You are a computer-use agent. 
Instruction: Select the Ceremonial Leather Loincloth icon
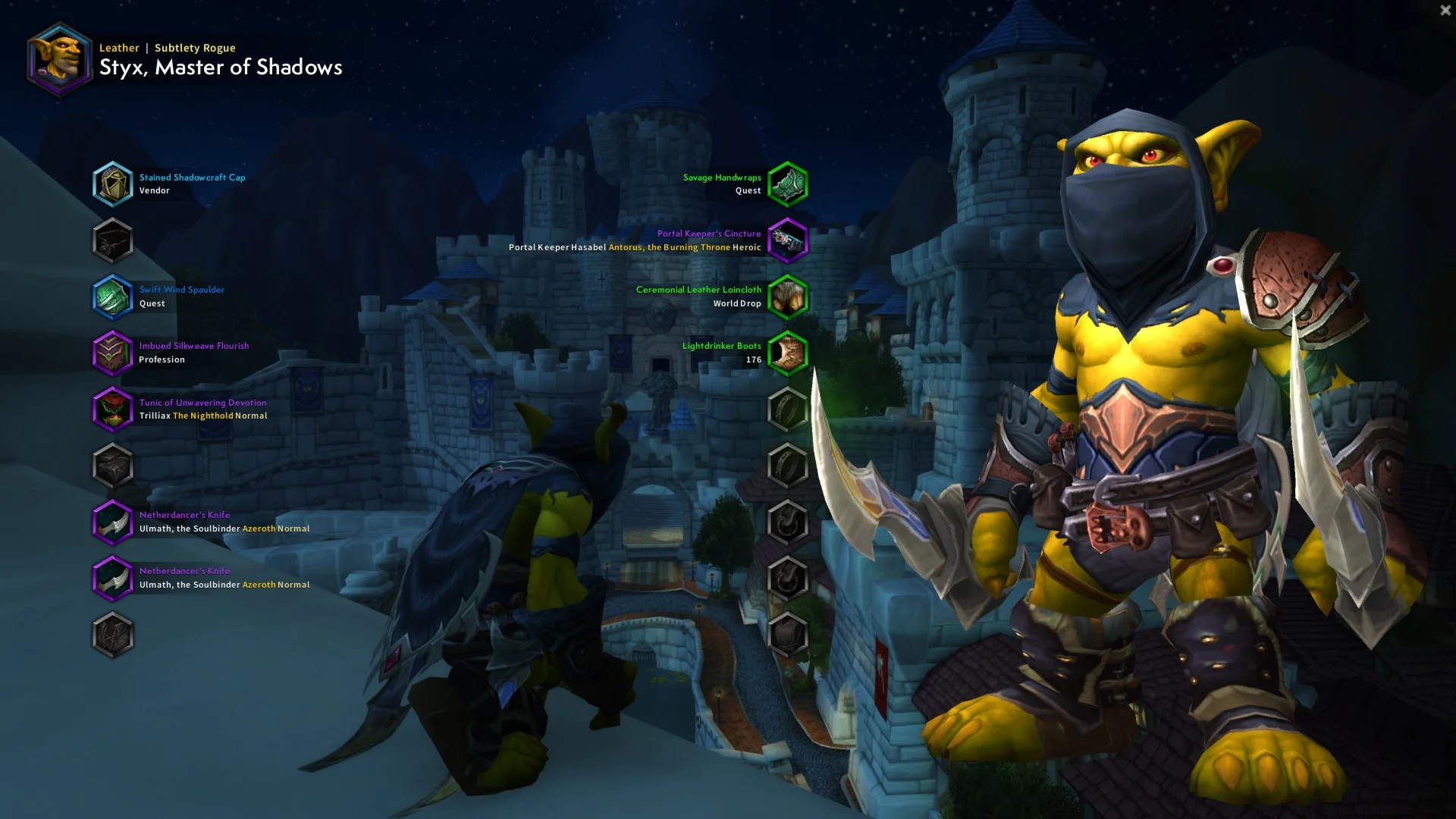click(787, 297)
